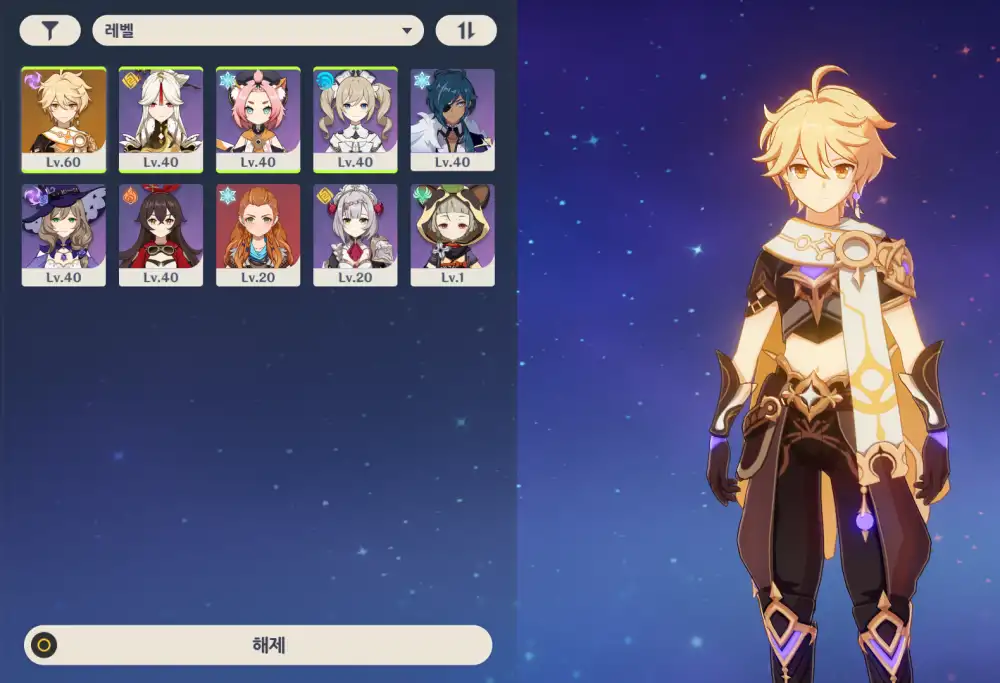Choose Lisa with the purple witch hat

(x=64, y=235)
